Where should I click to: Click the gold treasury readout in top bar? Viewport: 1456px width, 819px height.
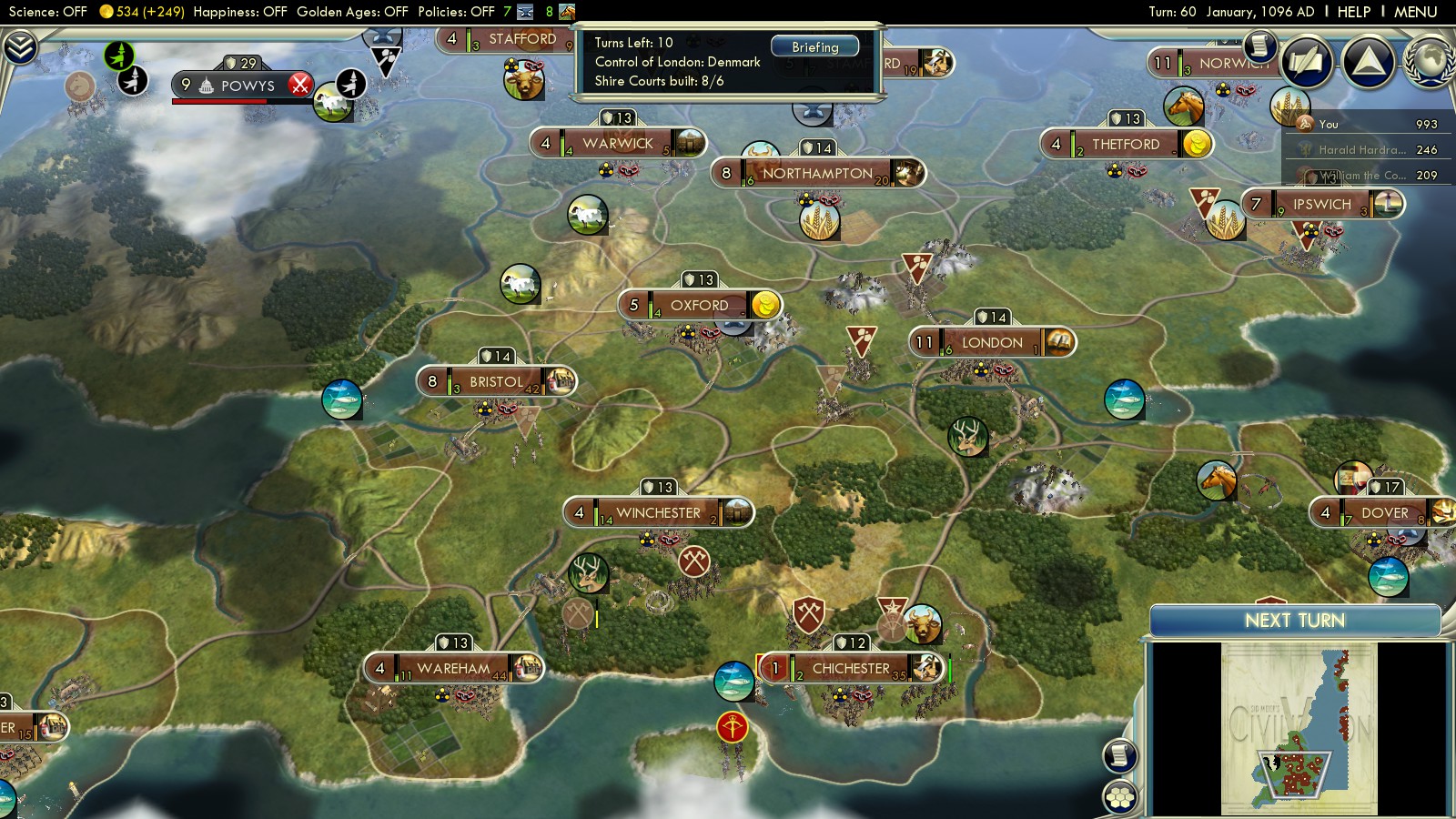click(x=142, y=12)
